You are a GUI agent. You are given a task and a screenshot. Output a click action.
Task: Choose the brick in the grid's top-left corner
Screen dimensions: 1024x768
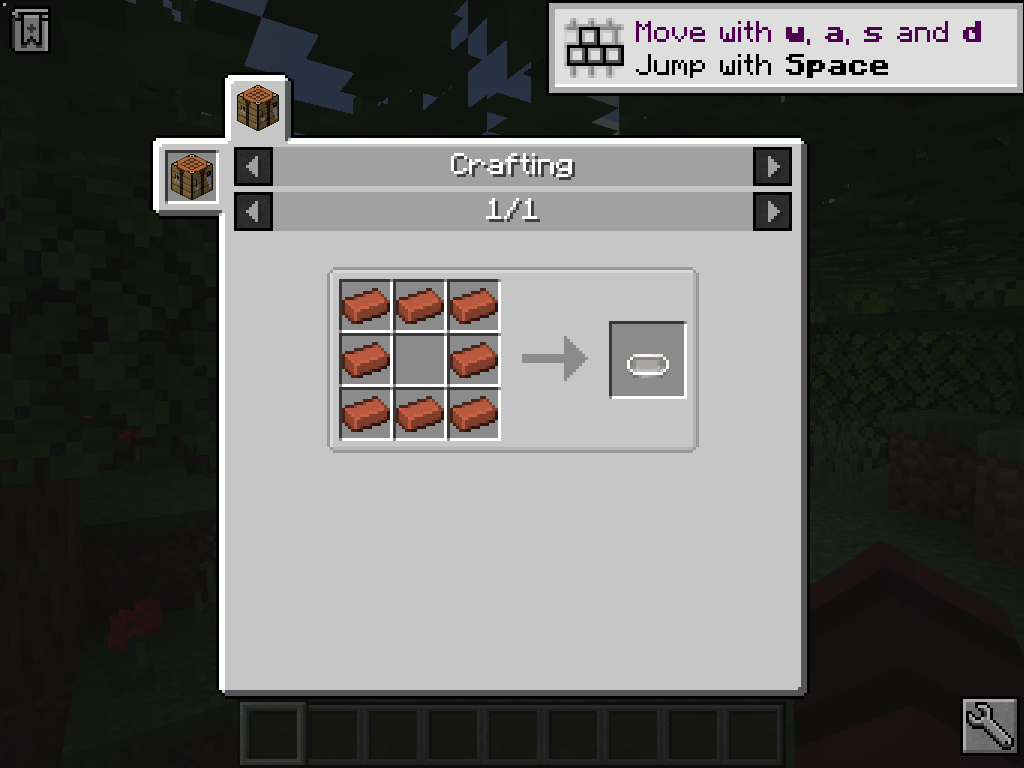(x=366, y=306)
